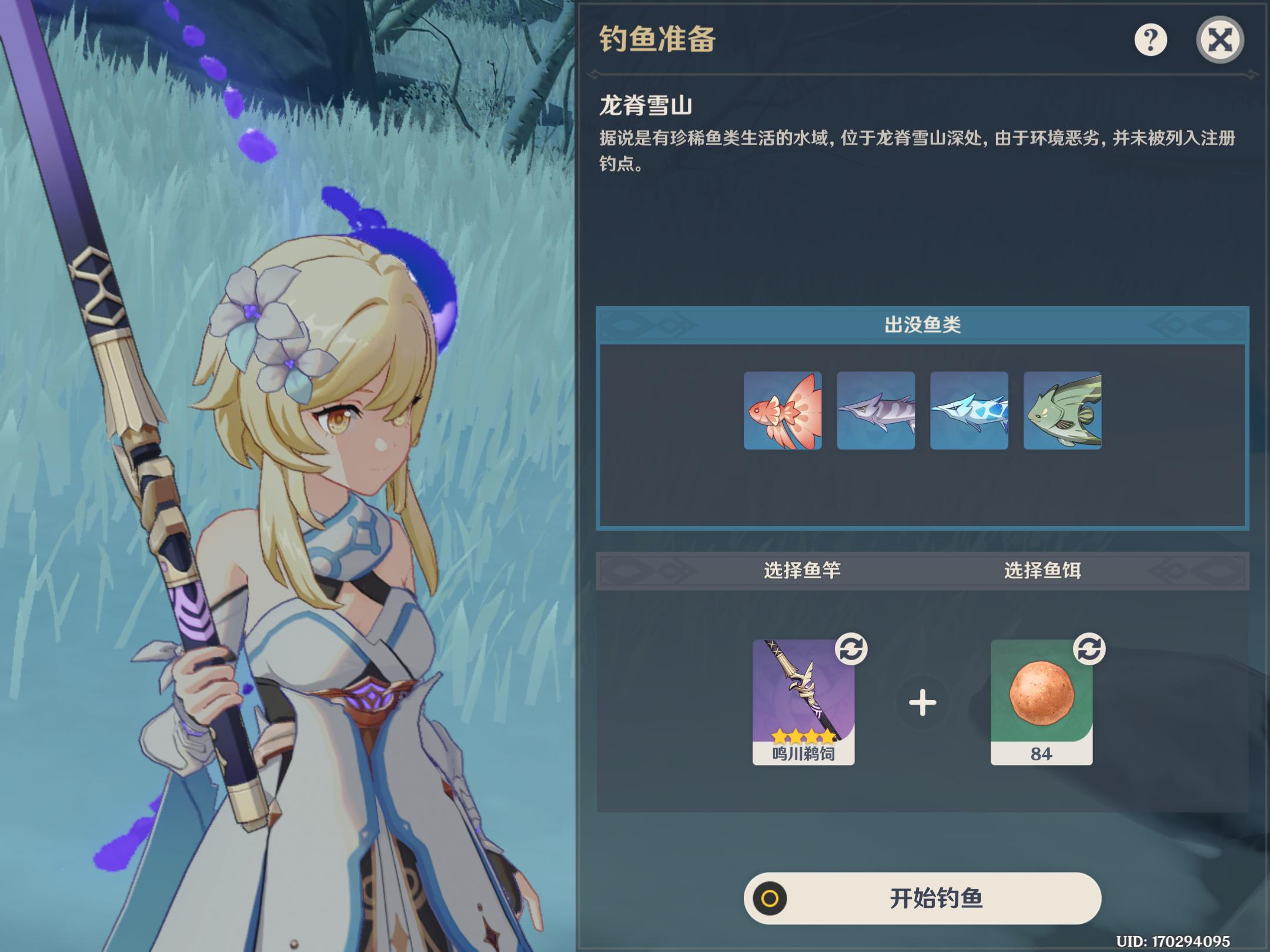The image size is (1270, 952).
Task: Close the fishing preparation panel
Action: [x=1219, y=40]
